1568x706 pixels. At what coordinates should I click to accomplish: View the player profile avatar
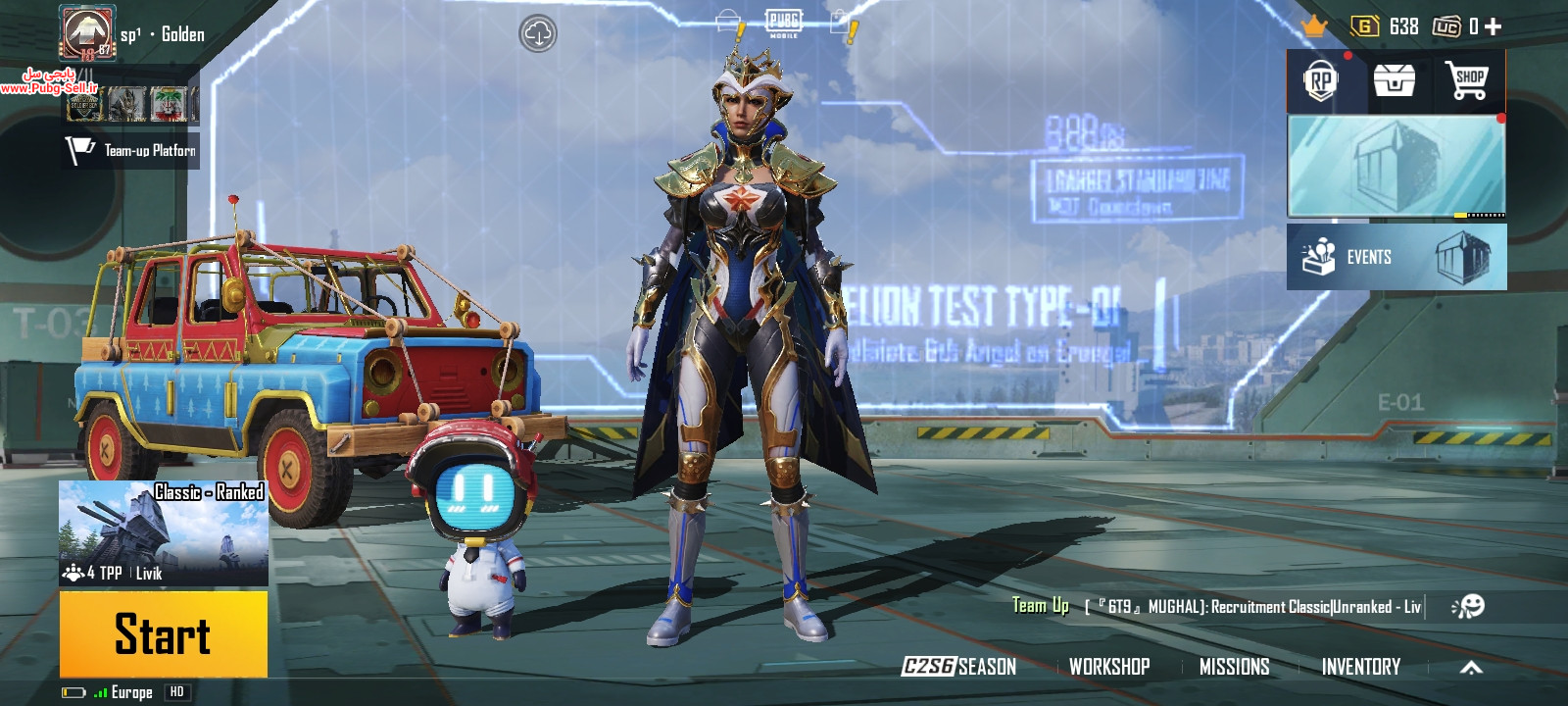pos(86,32)
